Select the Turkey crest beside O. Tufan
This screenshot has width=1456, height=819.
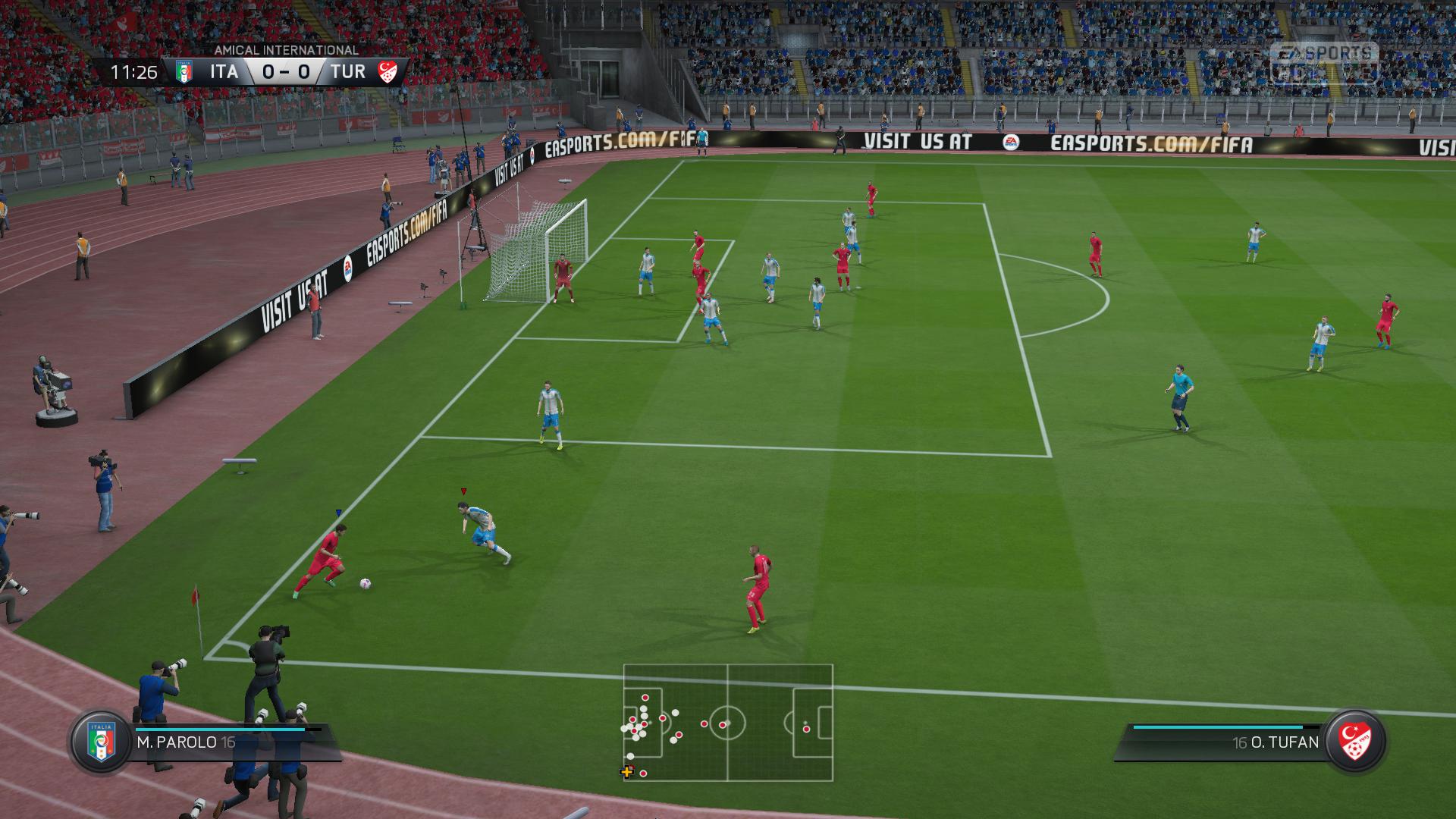(1356, 741)
